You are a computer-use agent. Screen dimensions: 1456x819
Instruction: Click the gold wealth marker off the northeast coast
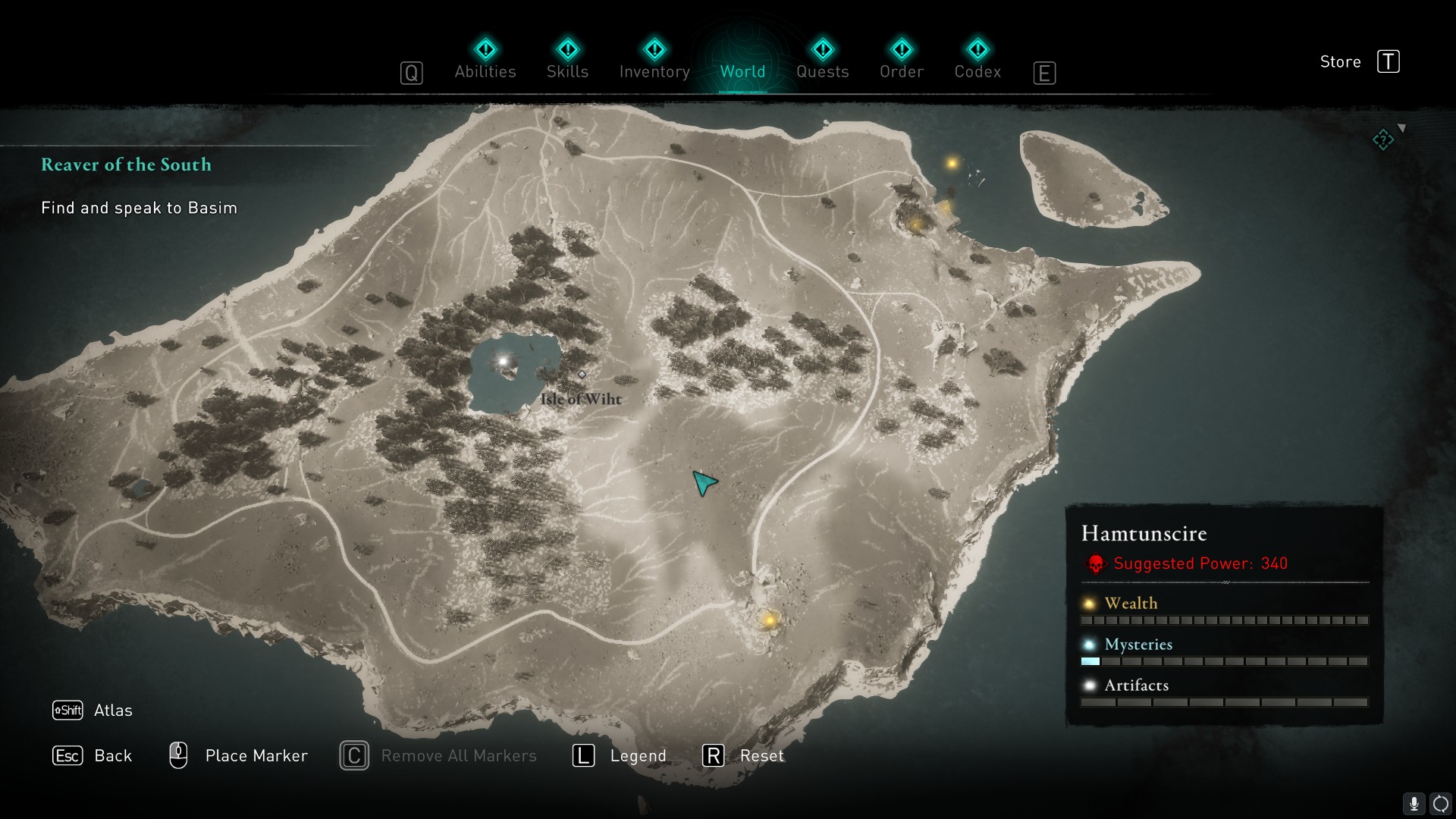click(x=952, y=163)
